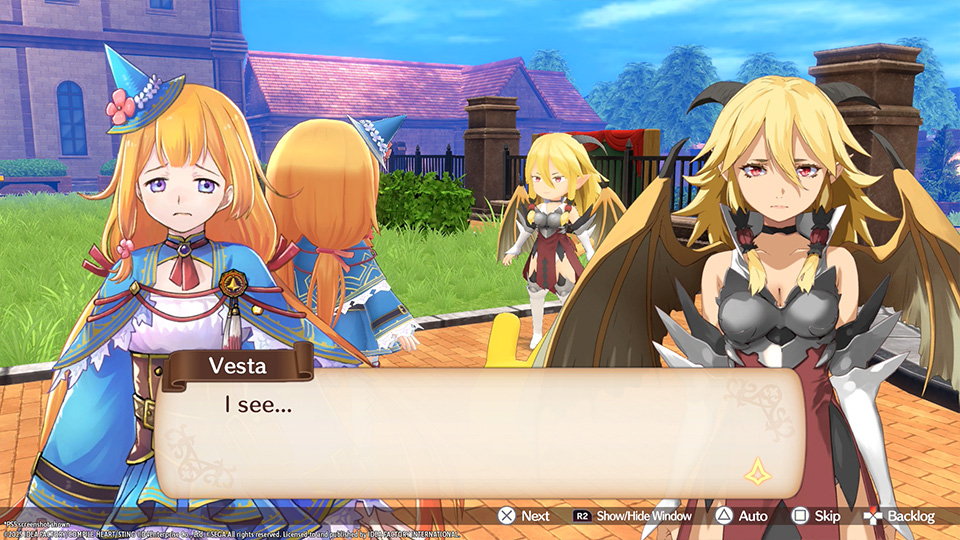Image resolution: width=960 pixels, height=540 pixels.
Task: Click the golden continue arrow in the dialogue
Action: tap(755, 471)
